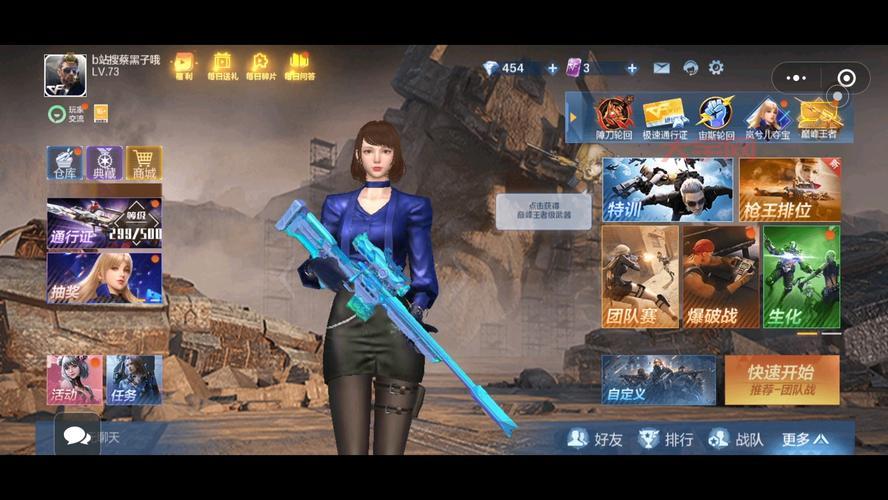The width and height of the screenshot is (888, 500).
Task: Open the 活动 events panel
Action: click(74, 380)
